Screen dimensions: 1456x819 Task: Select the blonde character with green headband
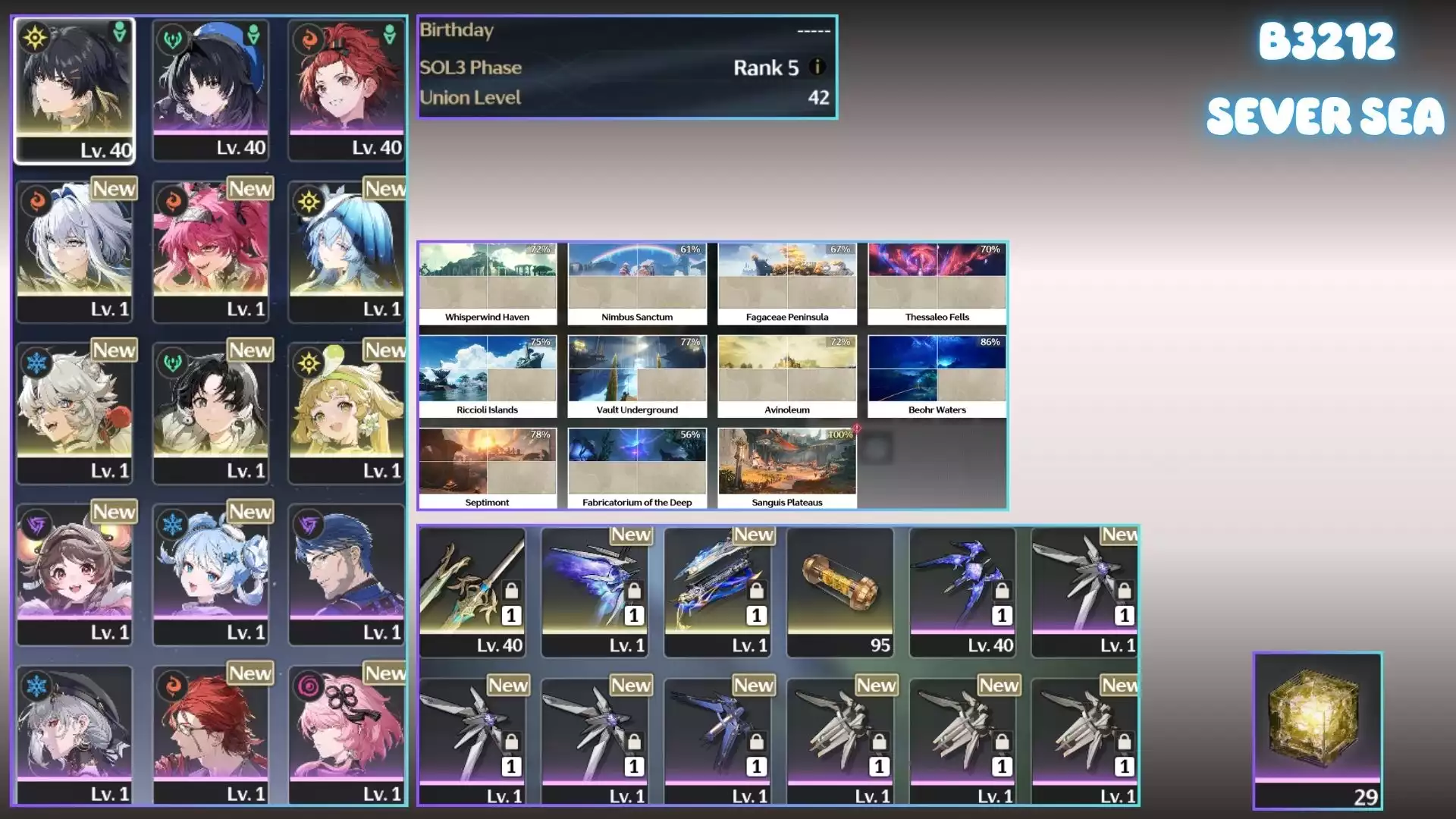(x=347, y=411)
